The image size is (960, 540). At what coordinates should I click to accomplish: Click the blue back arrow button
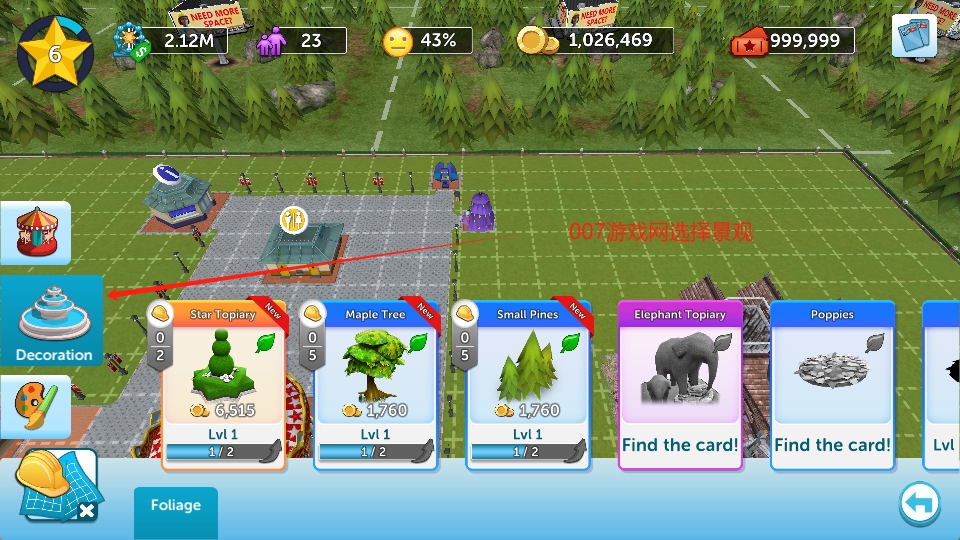click(x=919, y=504)
